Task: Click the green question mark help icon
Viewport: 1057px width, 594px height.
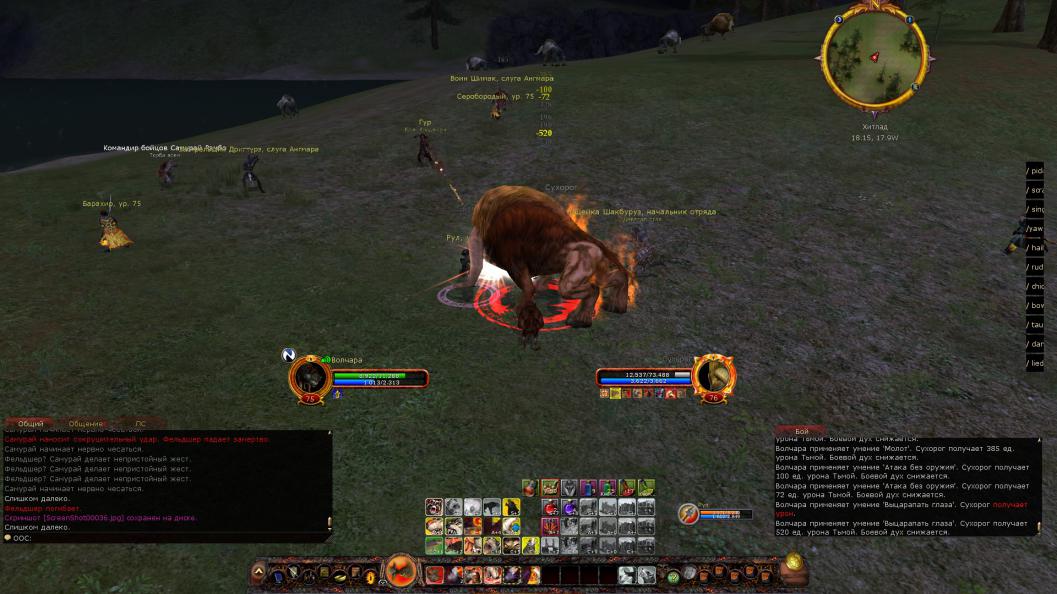Action: (x=673, y=576)
